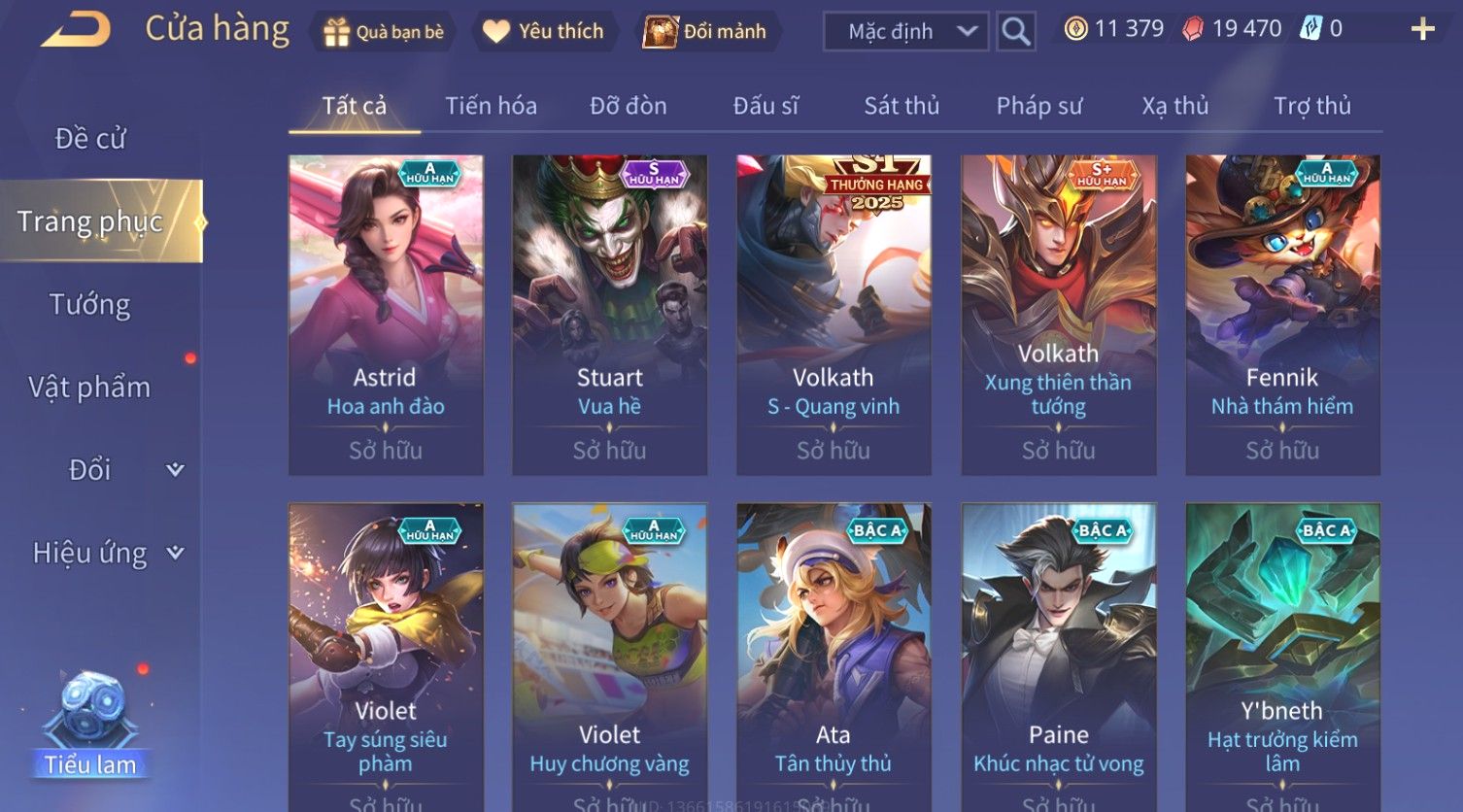Expand the Mặc định sort dropdown
This screenshot has width=1463, height=812.
(905, 31)
